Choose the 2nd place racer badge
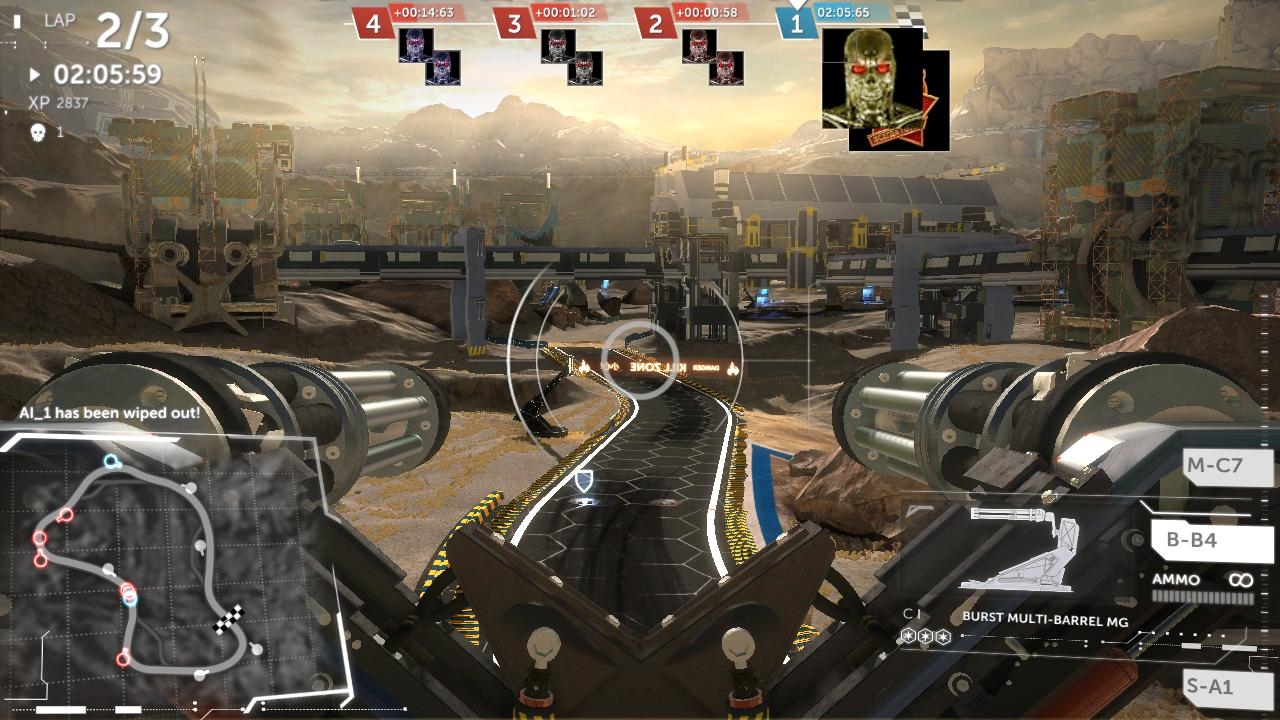1280x720 pixels. [656, 24]
